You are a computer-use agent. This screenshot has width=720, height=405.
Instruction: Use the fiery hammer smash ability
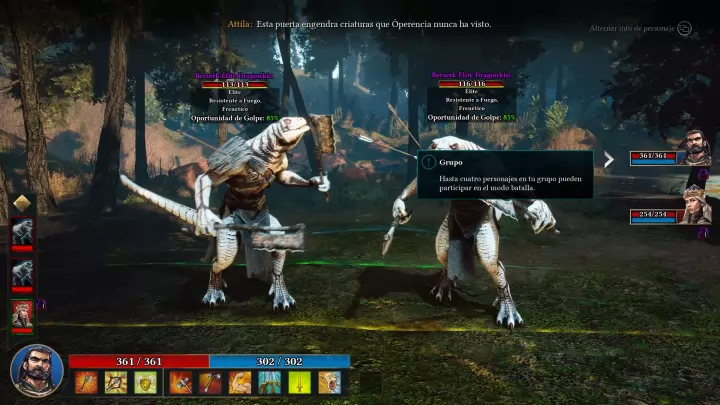click(181, 382)
